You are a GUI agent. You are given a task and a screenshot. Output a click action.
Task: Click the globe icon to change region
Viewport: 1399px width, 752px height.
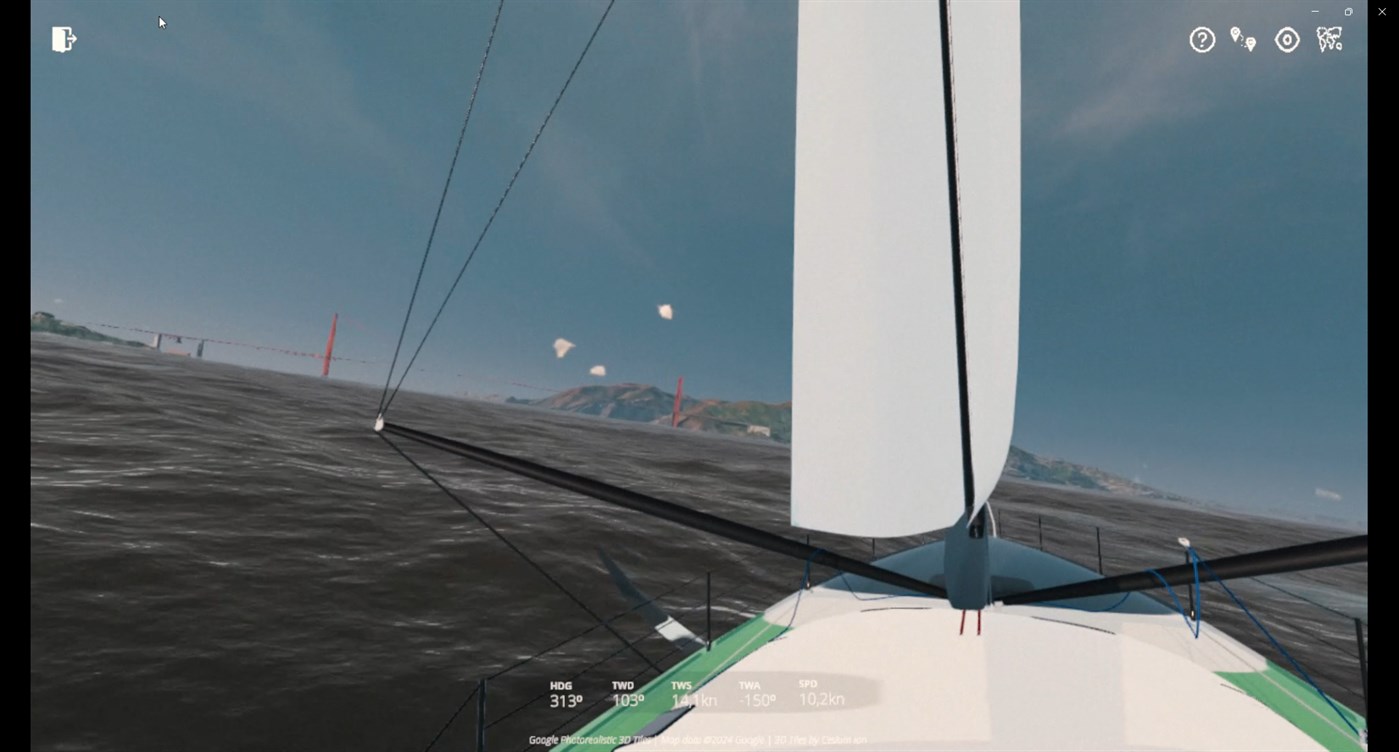pos(1329,39)
